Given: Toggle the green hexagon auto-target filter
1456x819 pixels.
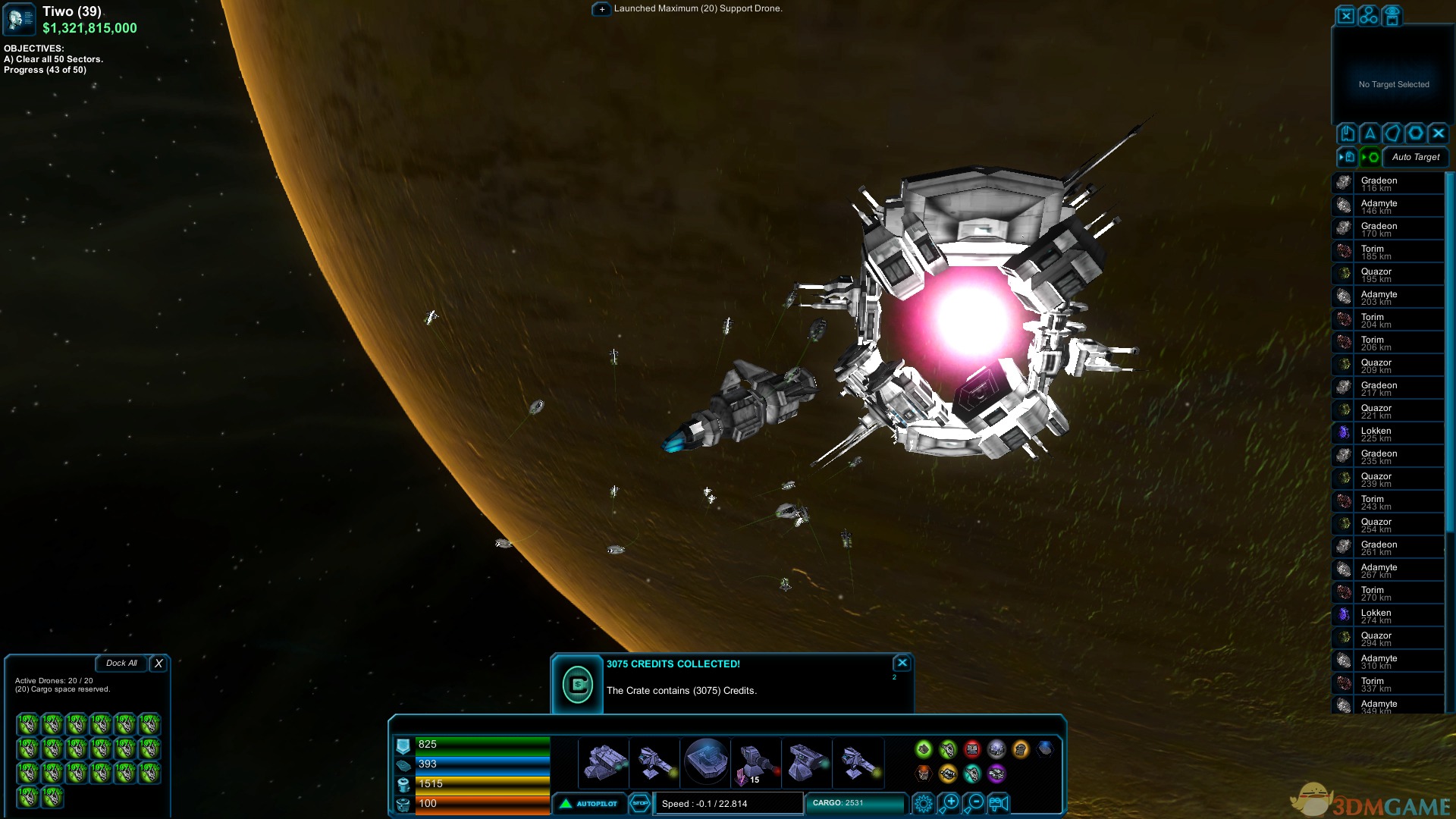Looking at the screenshot, I should pos(1371,156).
